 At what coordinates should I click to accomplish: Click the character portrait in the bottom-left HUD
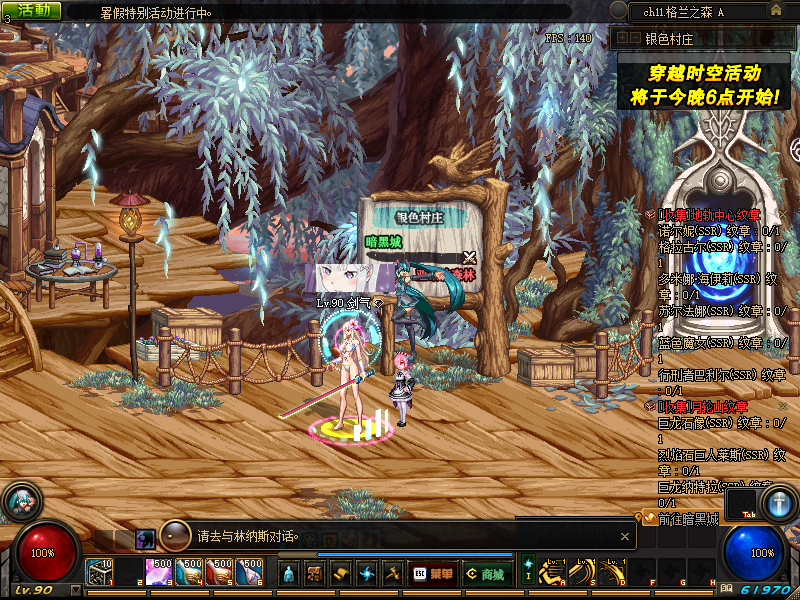(20, 502)
